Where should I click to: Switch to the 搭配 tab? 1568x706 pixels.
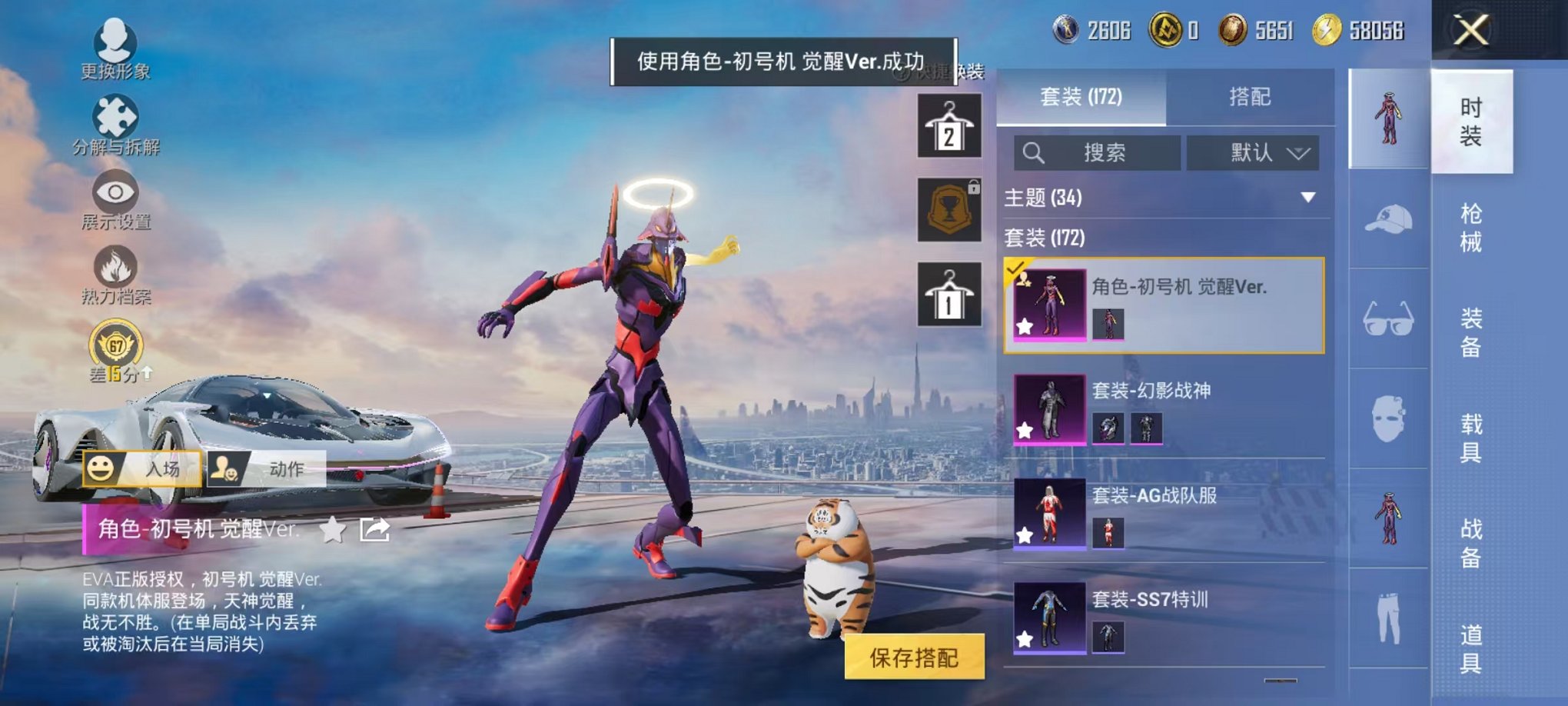[1251, 97]
